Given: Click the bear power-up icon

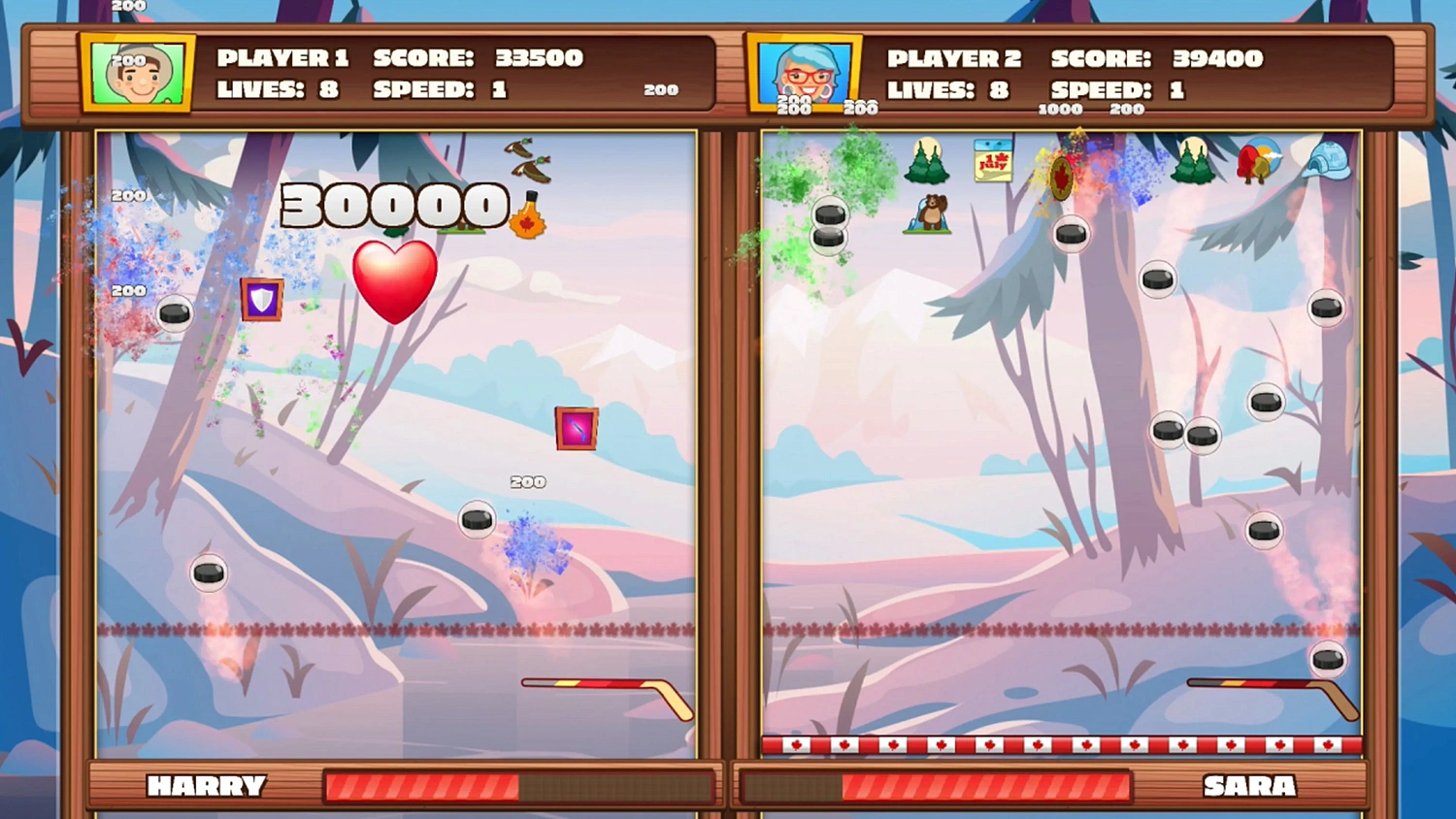Looking at the screenshot, I should (x=929, y=215).
